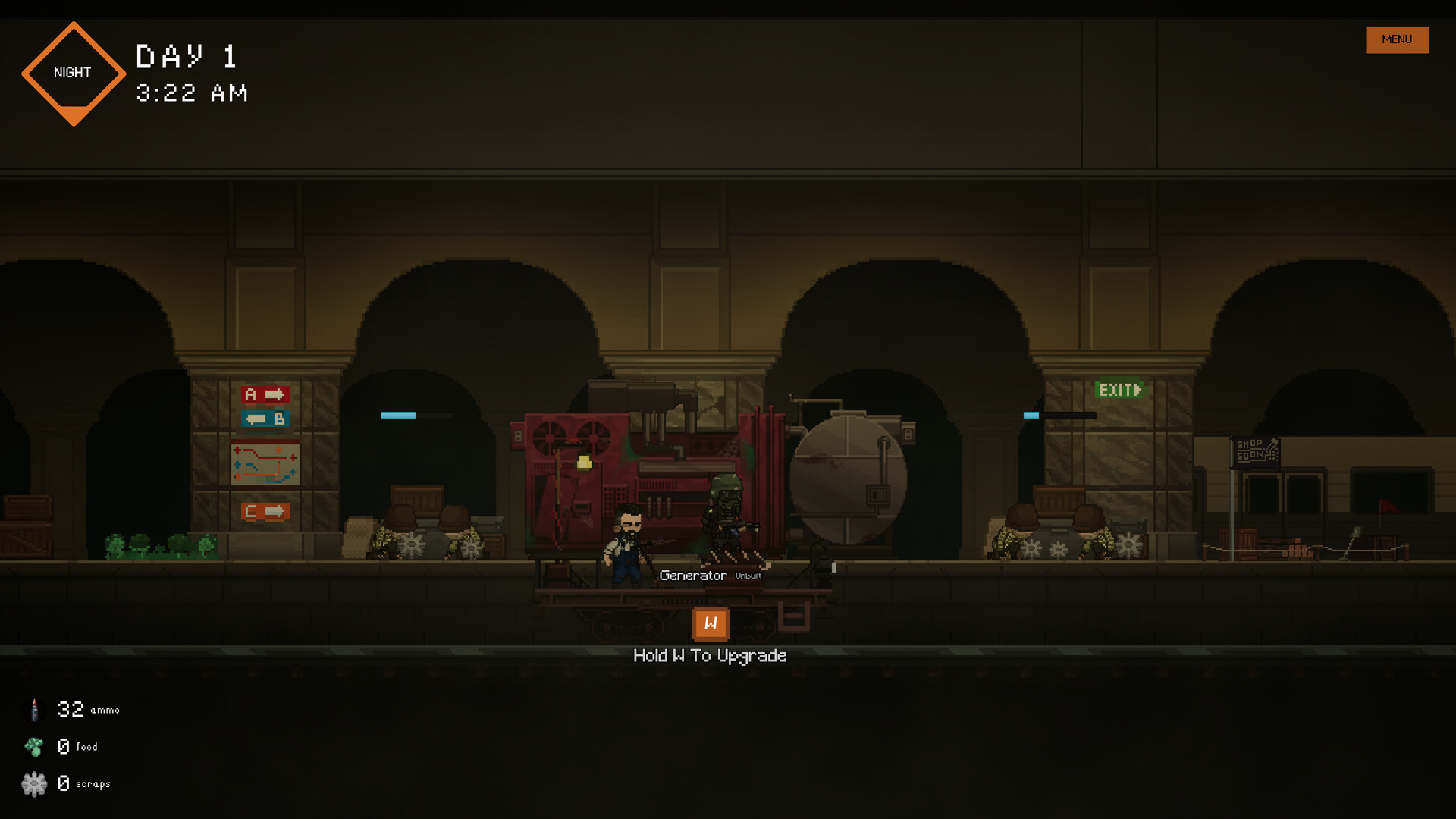Click the scraps gear icon
Viewport: 1456px width, 819px height.
tap(33, 783)
